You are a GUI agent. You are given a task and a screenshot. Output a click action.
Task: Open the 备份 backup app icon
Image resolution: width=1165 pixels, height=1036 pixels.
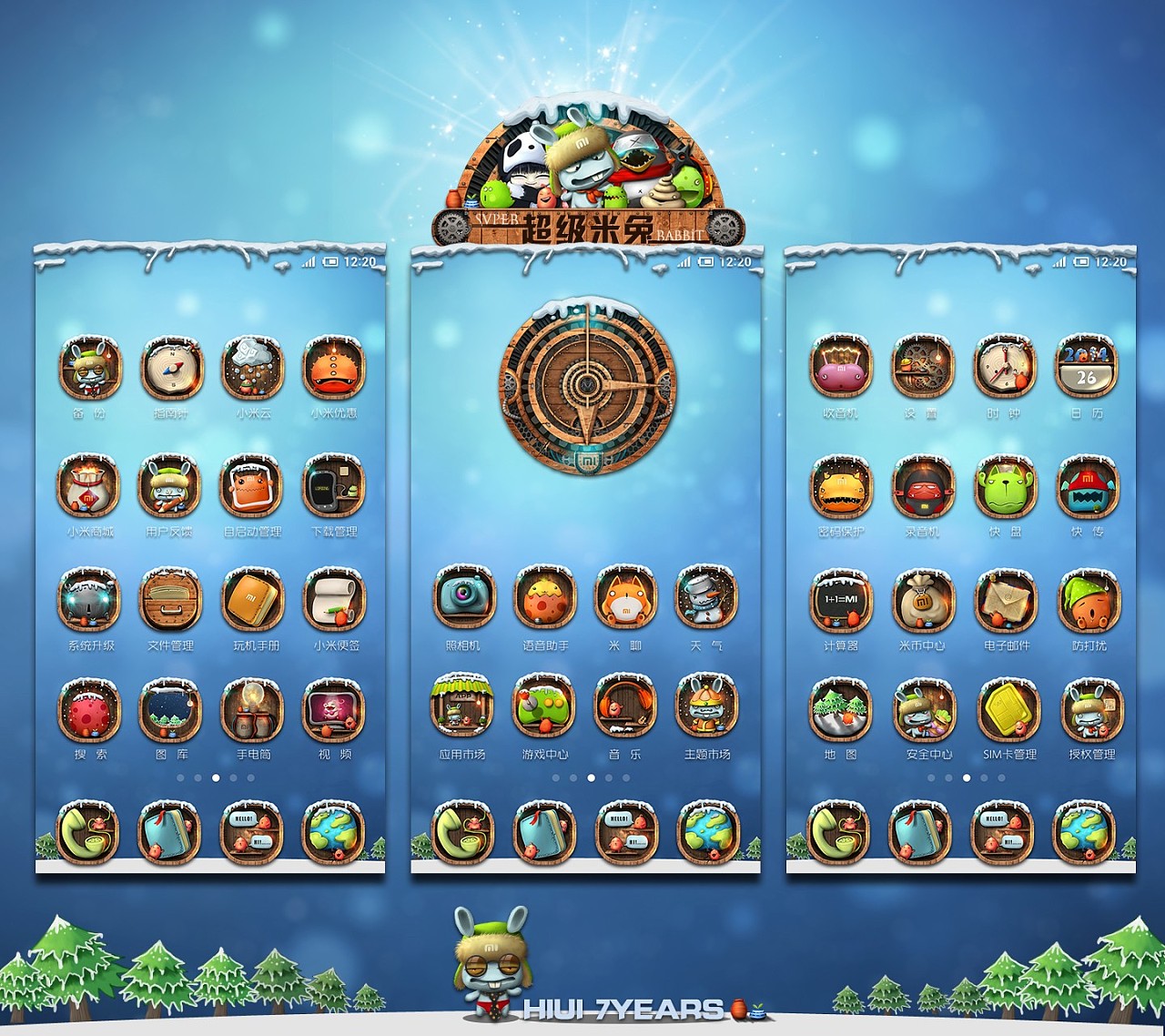tap(89, 368)
